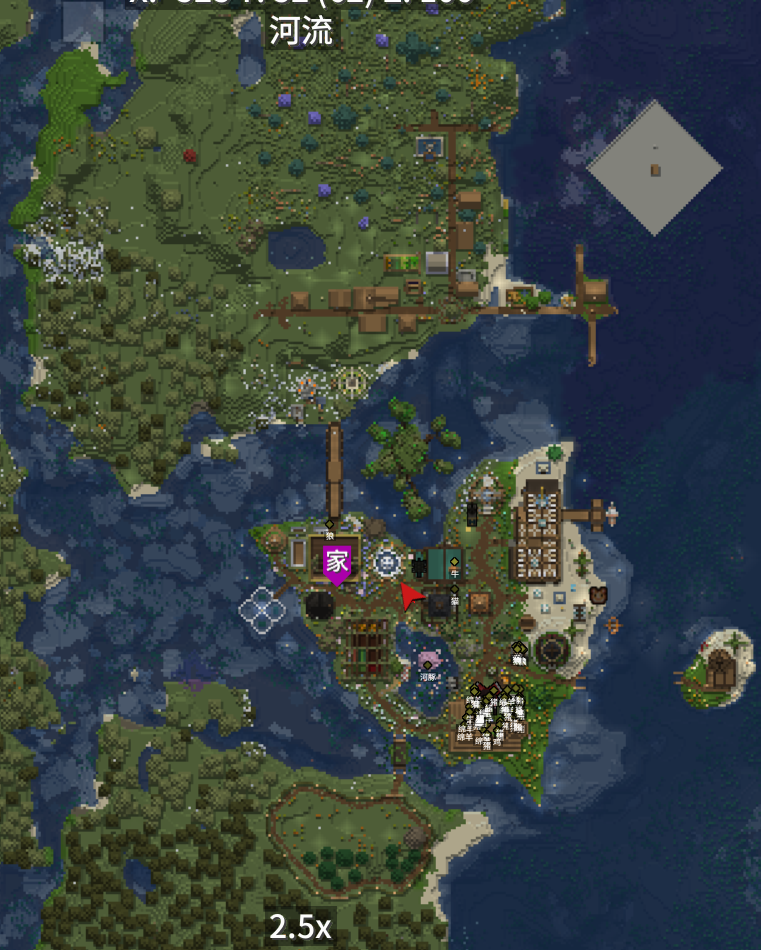Click the brown animal head marker
This screenshot has width=761, height=950.
click(598, 595)
